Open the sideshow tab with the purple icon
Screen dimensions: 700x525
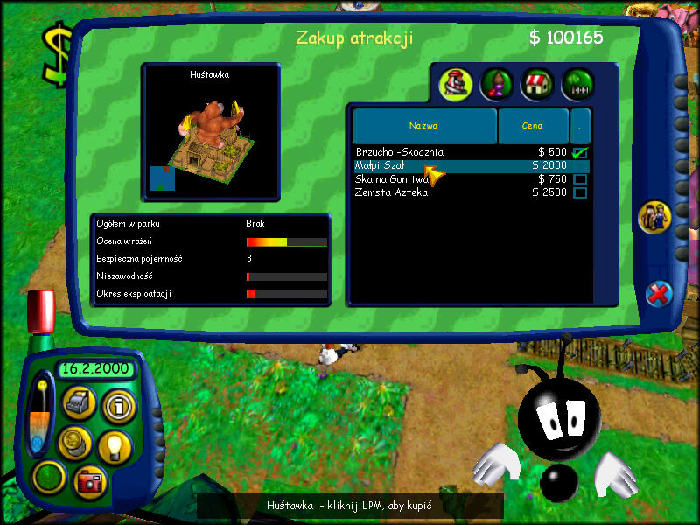pos(495,83)
